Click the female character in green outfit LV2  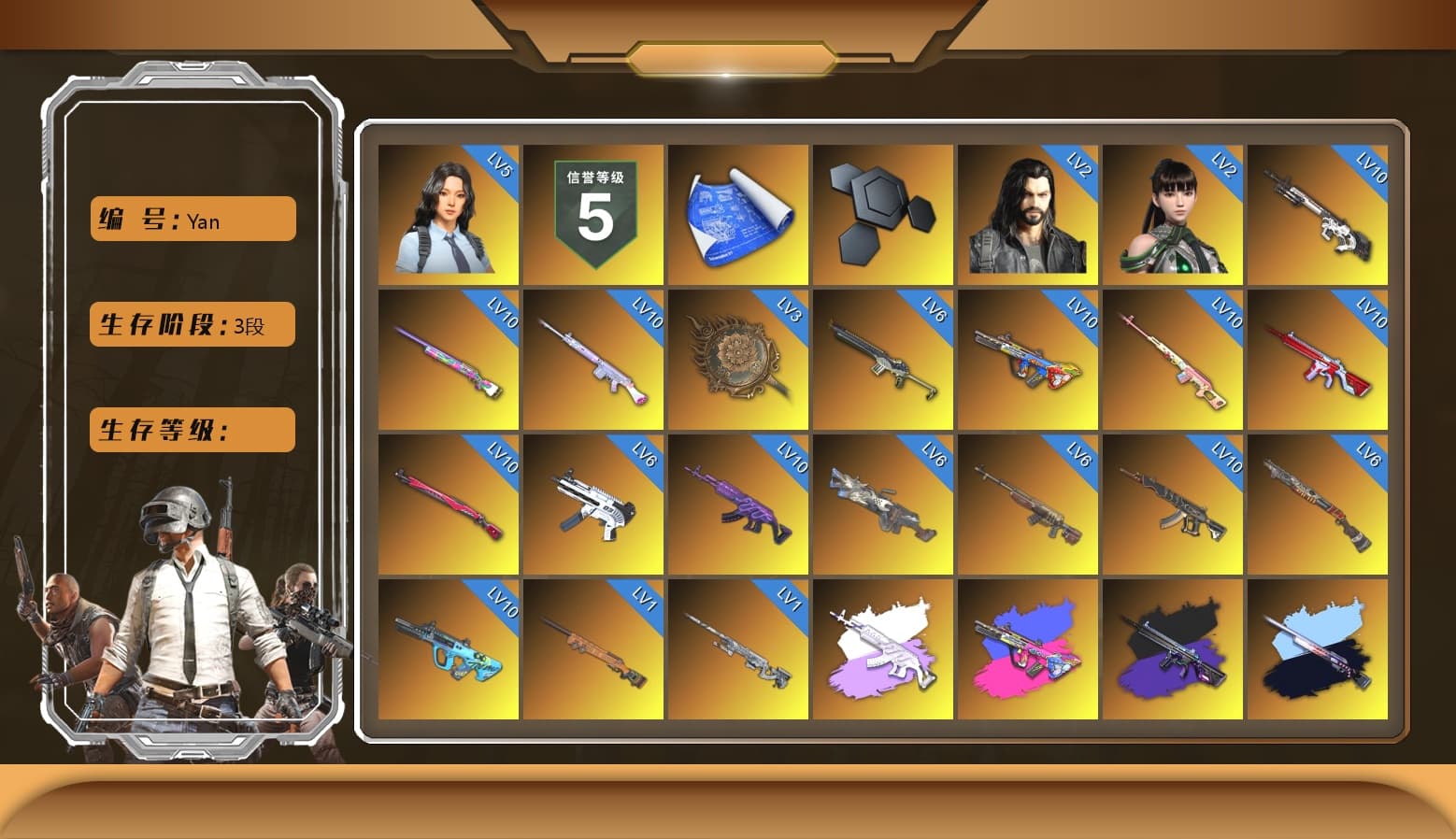click(1173, 213)
